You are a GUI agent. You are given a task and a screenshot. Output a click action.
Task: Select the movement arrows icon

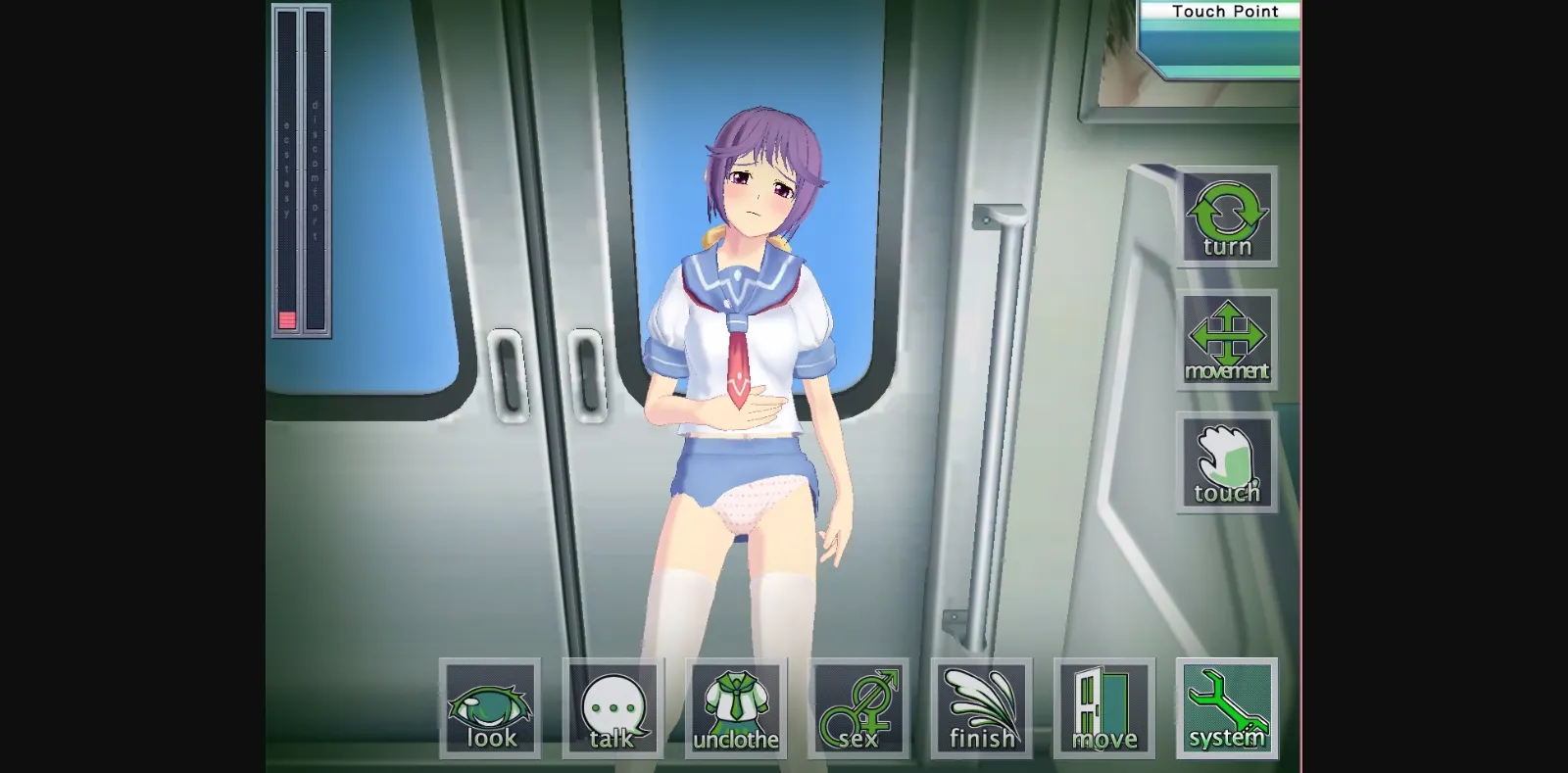pyautogui.click(x=1226, y=340)
